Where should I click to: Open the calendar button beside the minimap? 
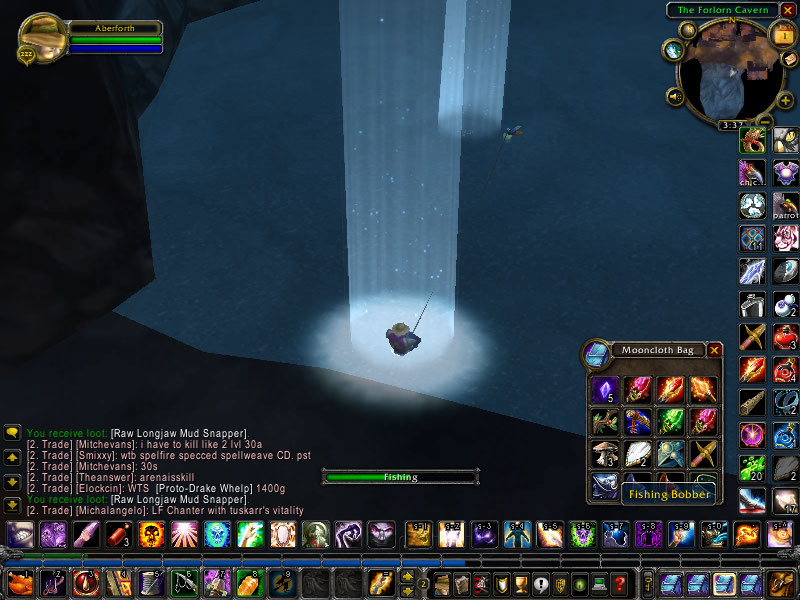pos(782,33)
